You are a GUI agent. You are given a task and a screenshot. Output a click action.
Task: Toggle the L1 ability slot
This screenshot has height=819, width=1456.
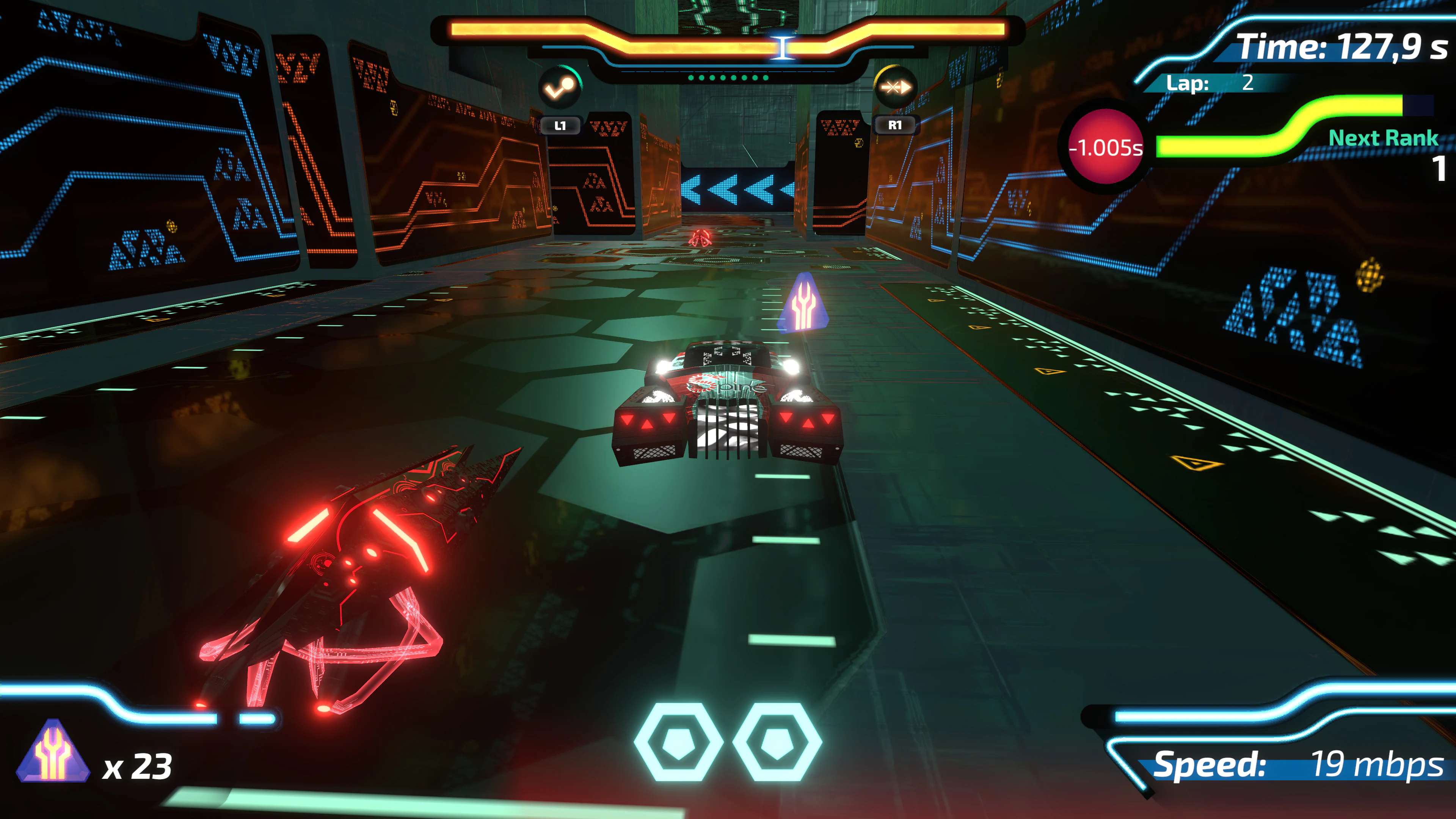coord(562,125)
